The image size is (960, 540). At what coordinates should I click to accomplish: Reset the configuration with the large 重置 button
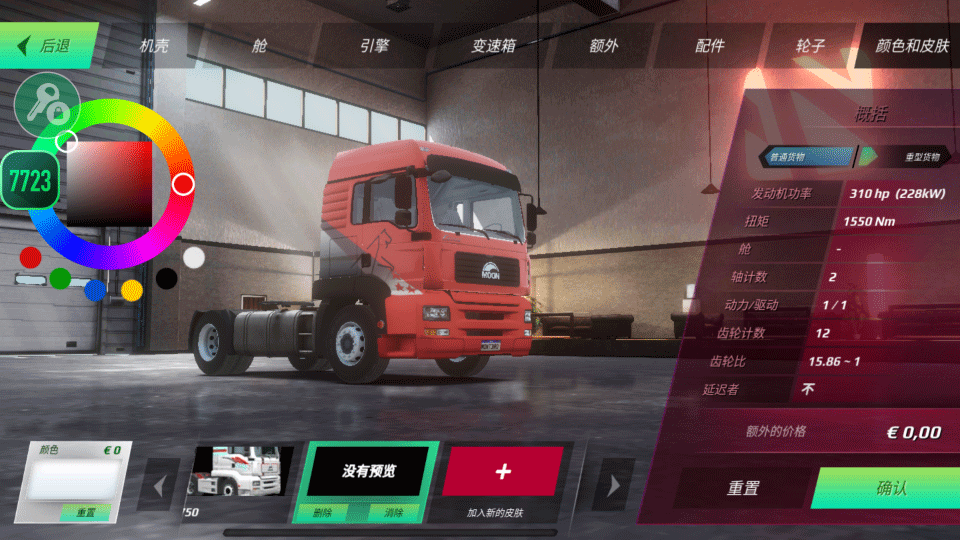point(742,488)
